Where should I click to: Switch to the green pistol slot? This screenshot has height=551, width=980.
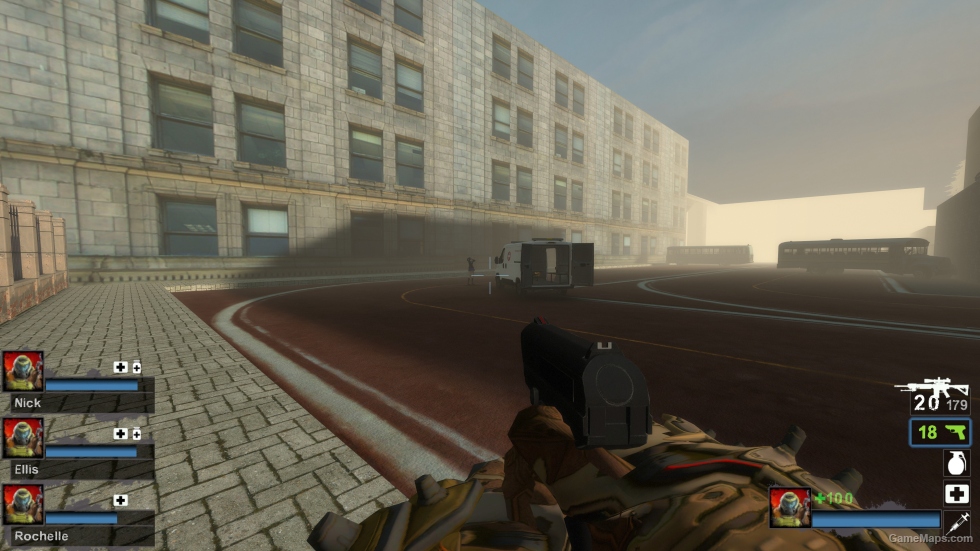point(940,432)
